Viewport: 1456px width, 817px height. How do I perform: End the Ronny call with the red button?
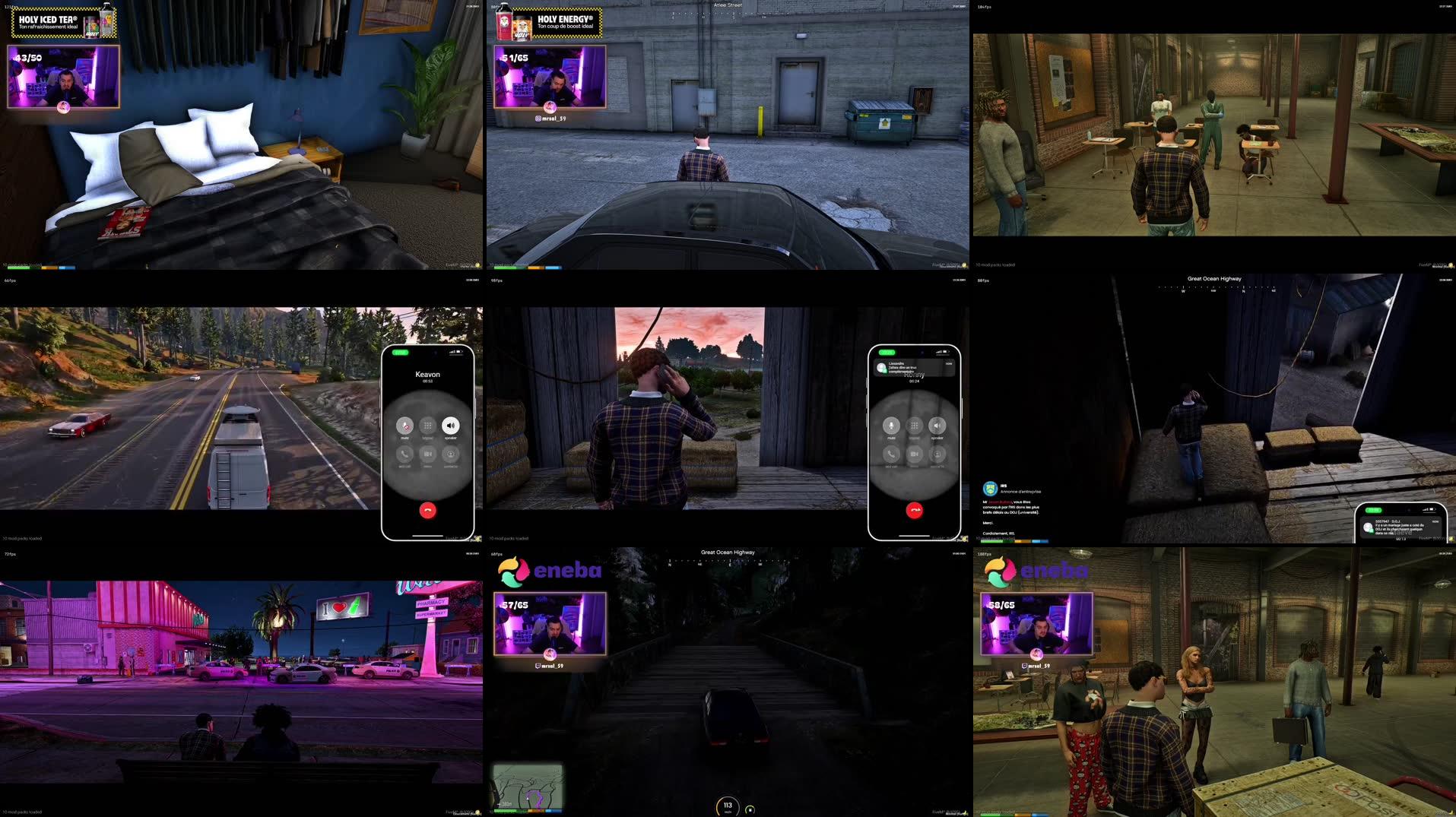click(x=914, y=509)
